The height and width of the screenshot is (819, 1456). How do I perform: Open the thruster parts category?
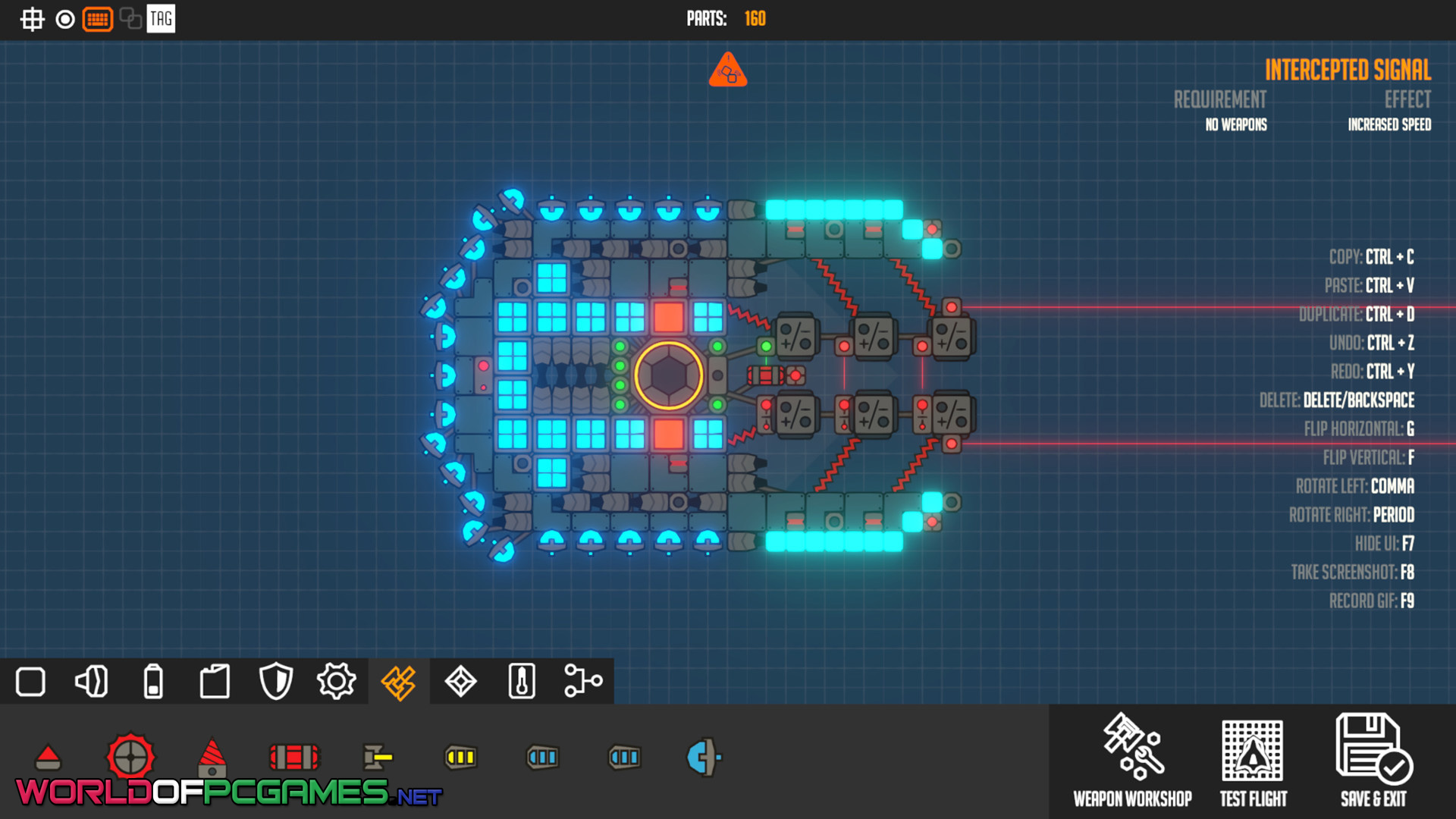92,681
